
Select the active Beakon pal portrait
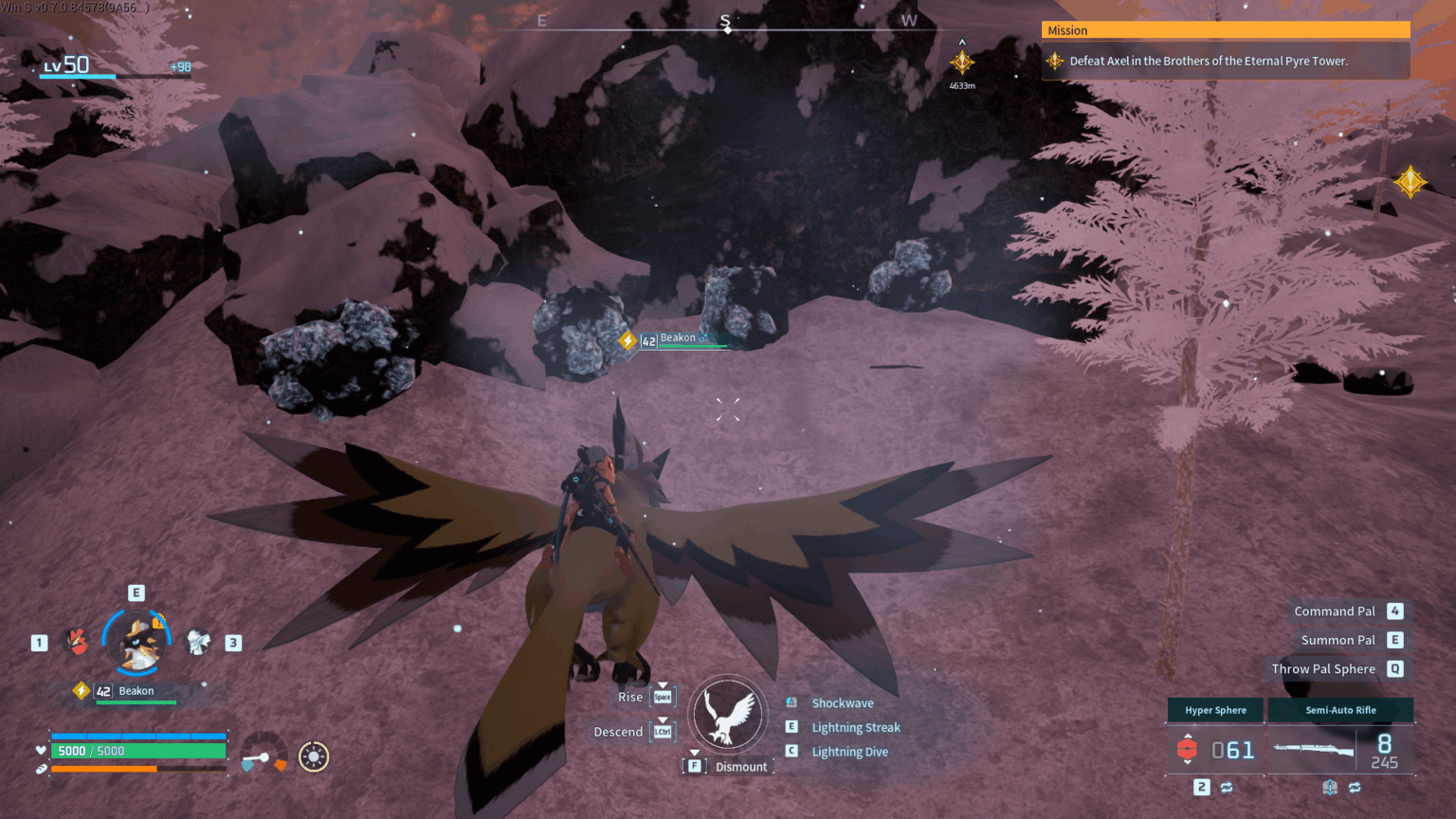(x=138, y=642)
